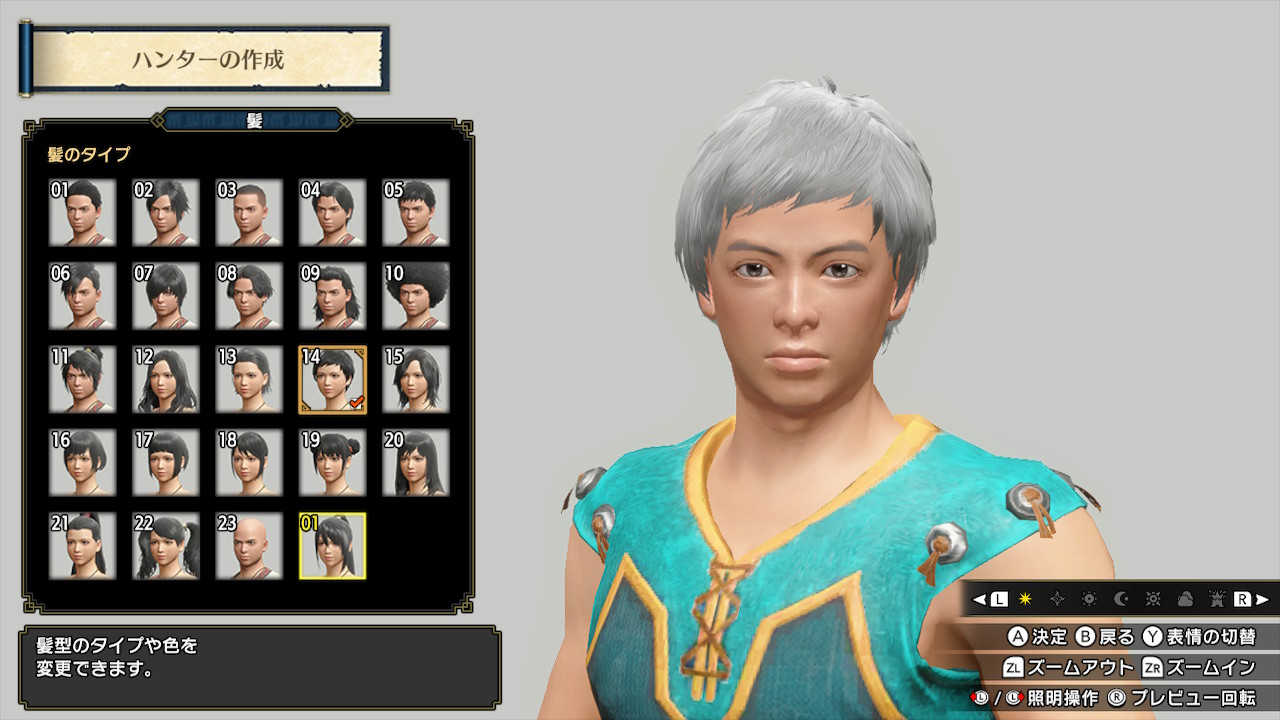Click the left arrow of lighting selector

pos(979,599)
